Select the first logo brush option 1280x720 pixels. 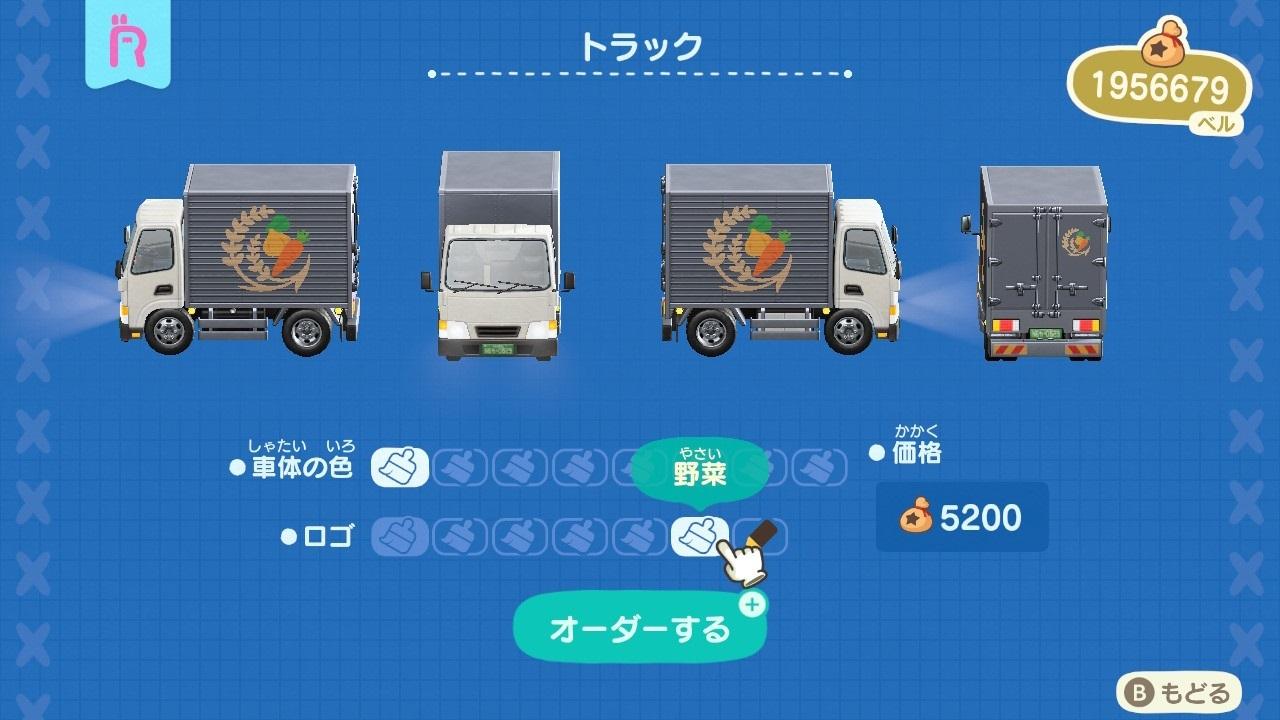coord(398,533)
